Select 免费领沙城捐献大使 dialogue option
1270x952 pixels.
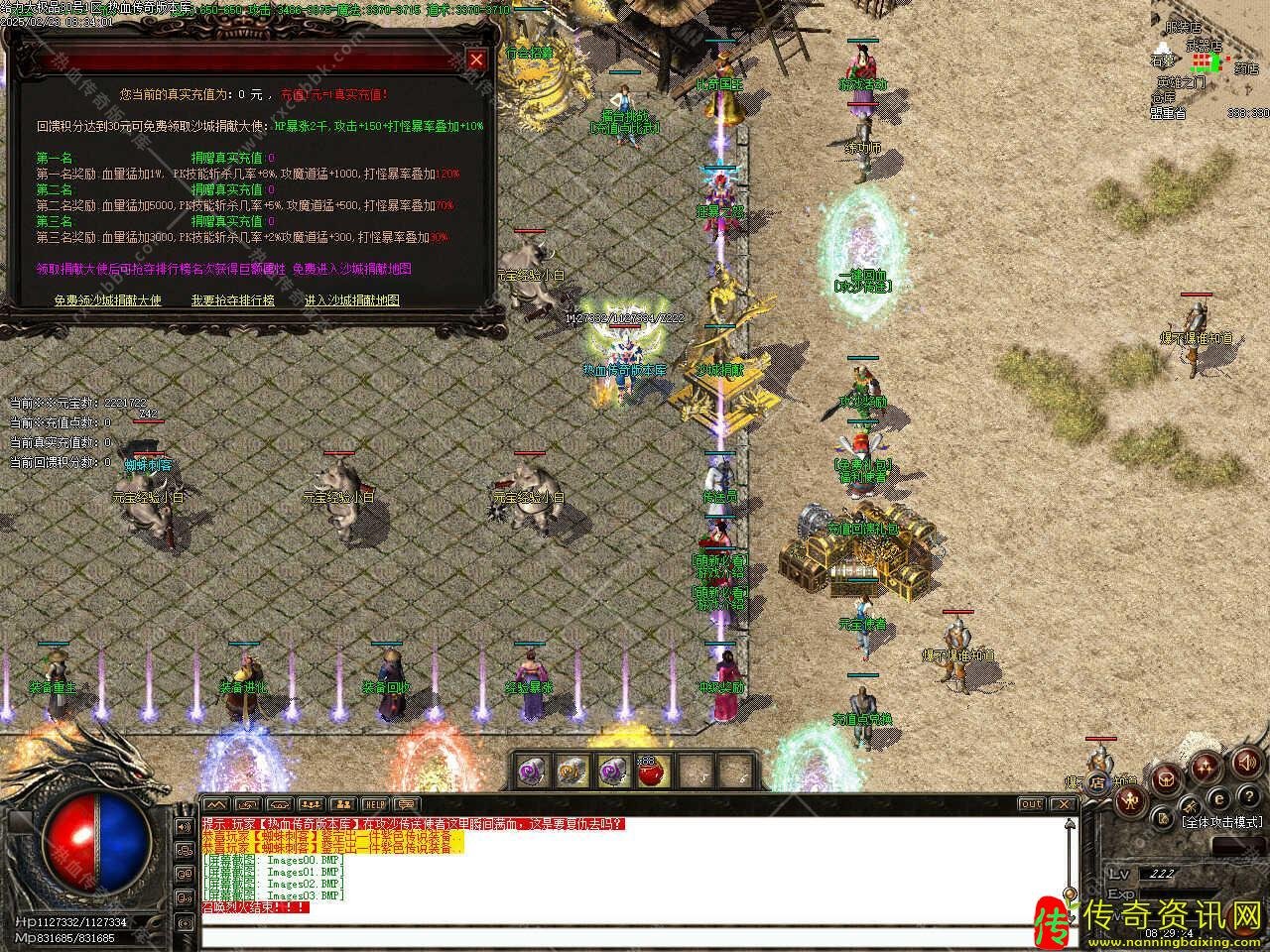pyautogui.click(x=107, y=299)
